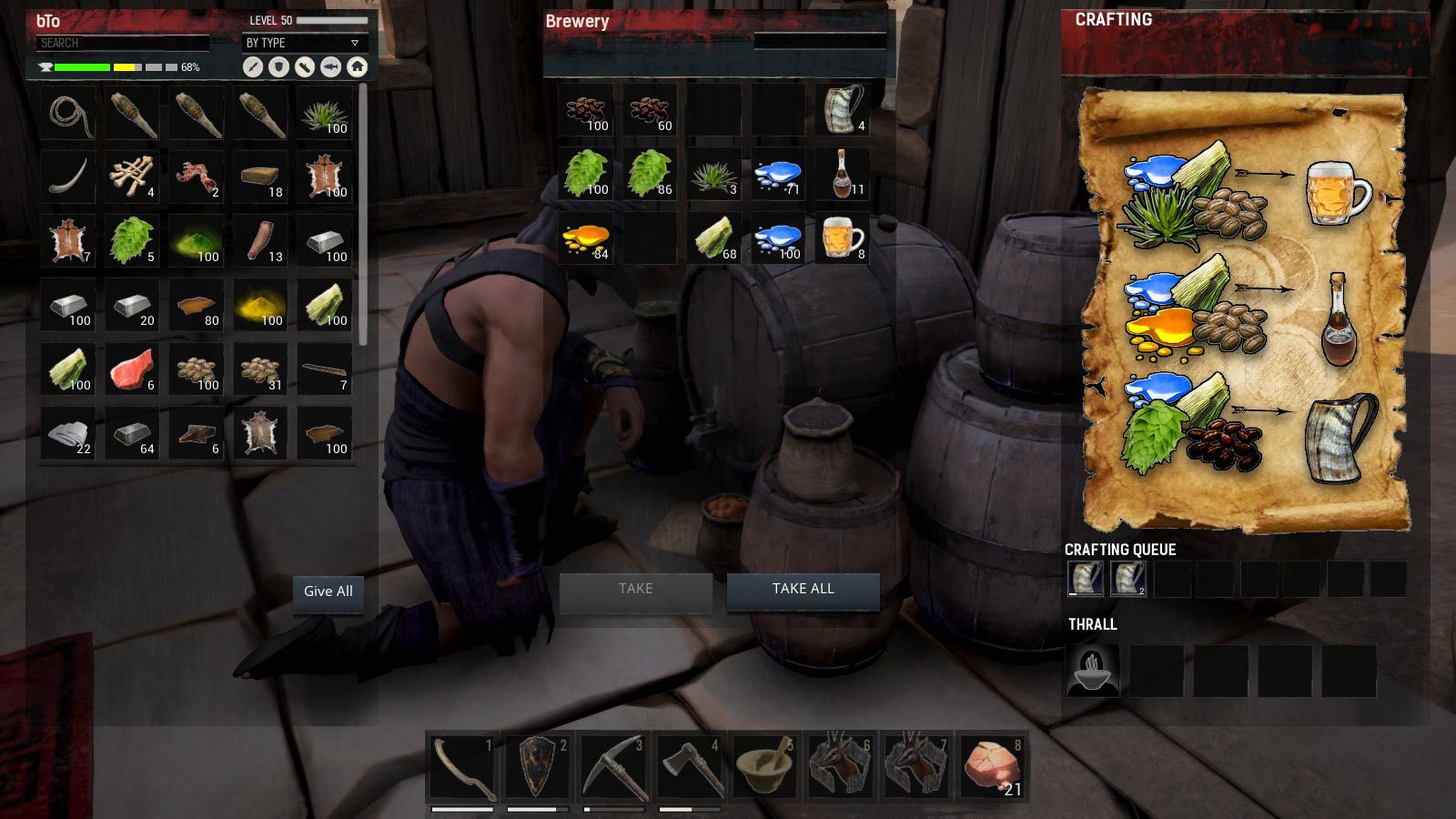Select the mead recipe with the mug
1456x819 pixels.
tap(1338, 193)
